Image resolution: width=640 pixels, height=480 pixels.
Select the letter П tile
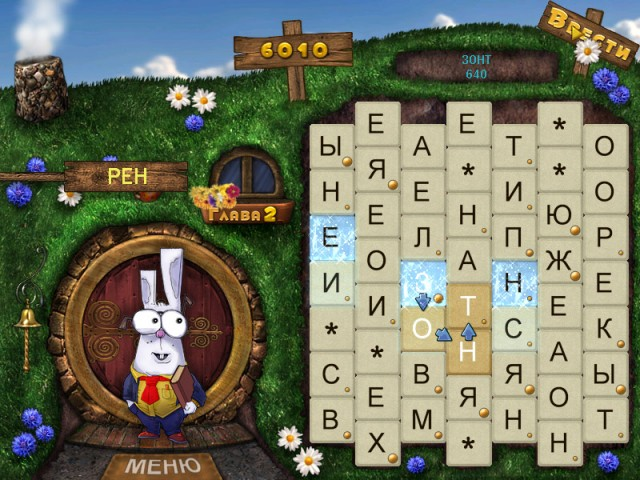514,238
